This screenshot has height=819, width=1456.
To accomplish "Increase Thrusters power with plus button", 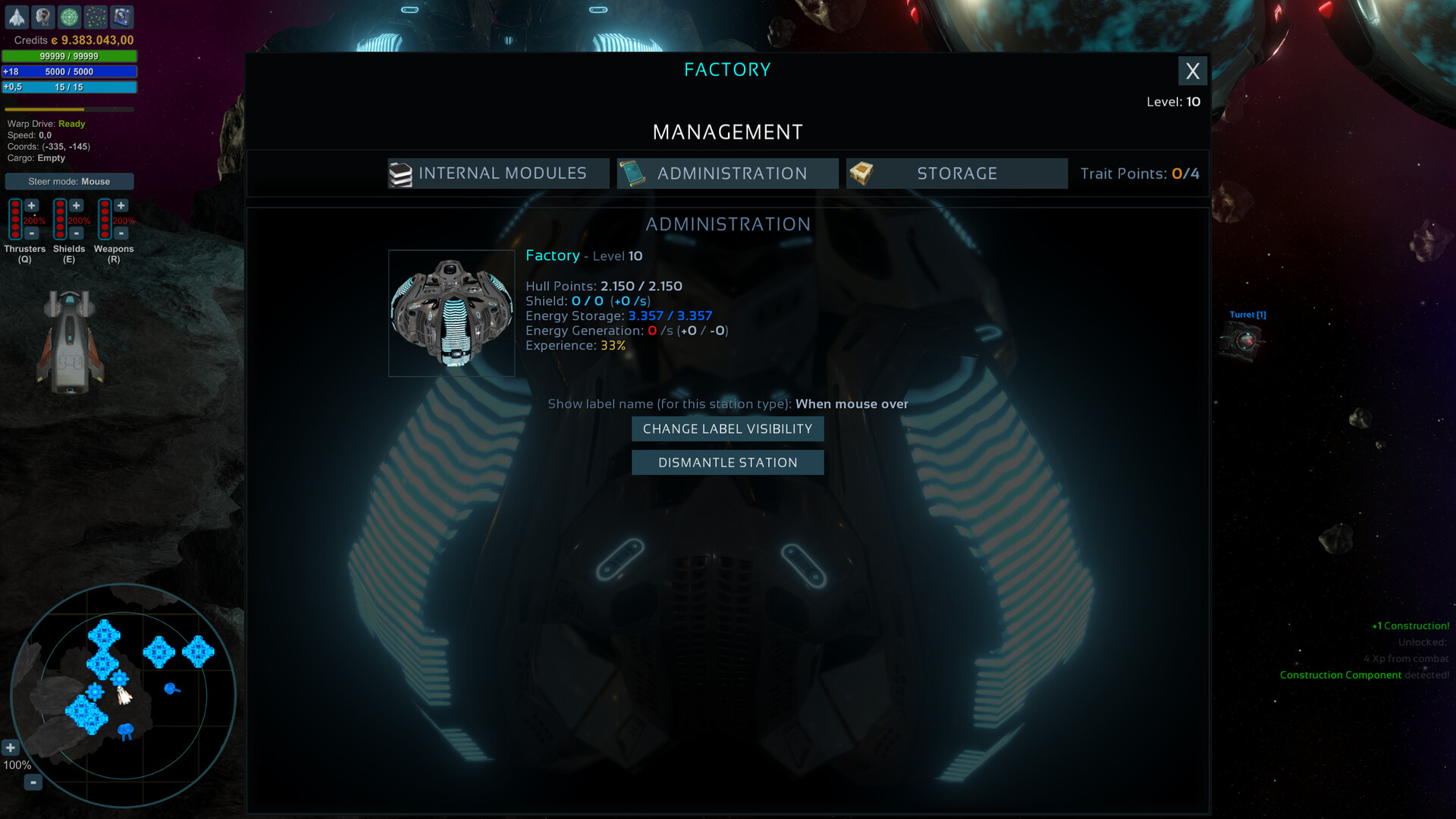I will tap(32, 206).
